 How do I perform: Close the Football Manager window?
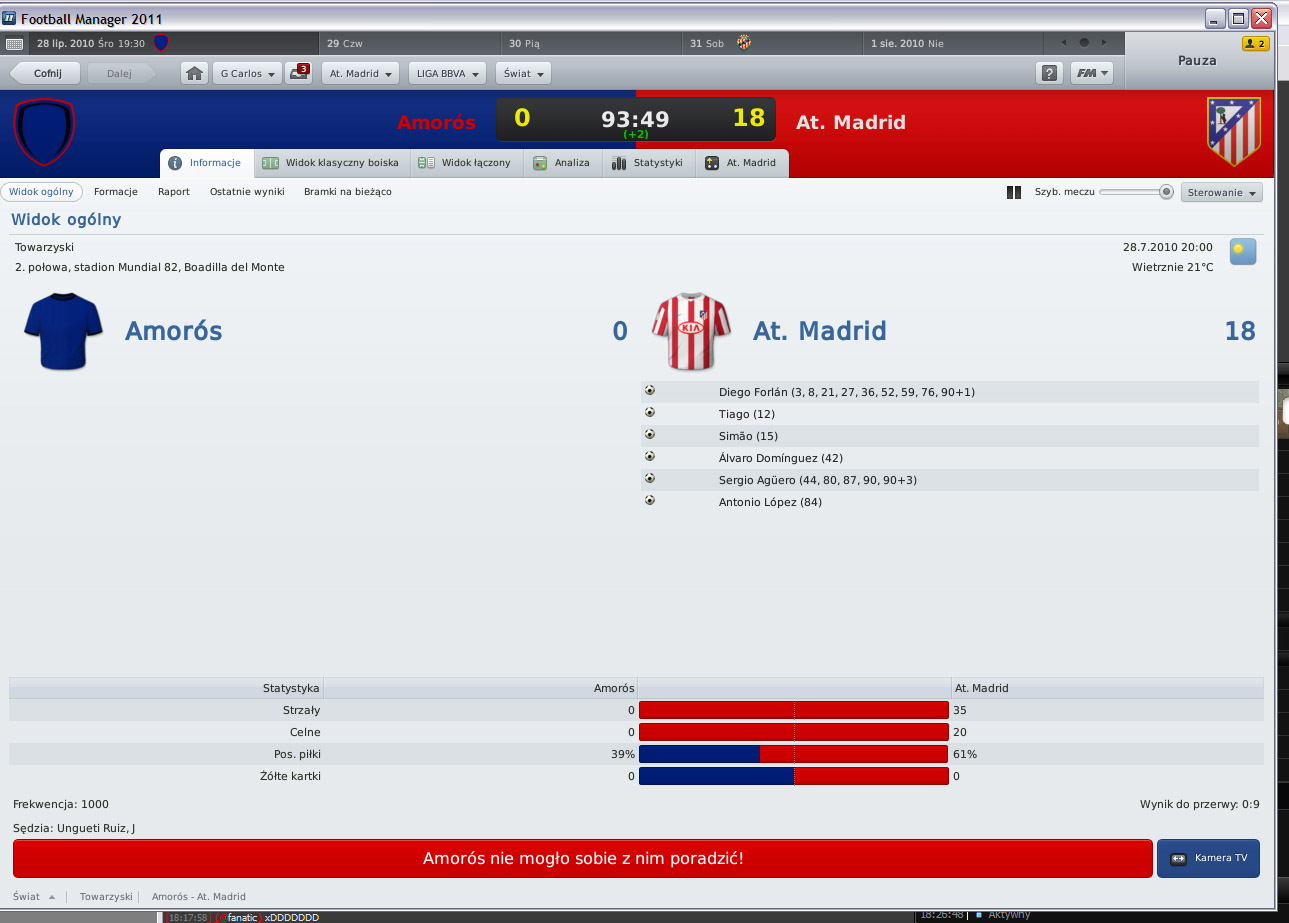point(1261,18)
